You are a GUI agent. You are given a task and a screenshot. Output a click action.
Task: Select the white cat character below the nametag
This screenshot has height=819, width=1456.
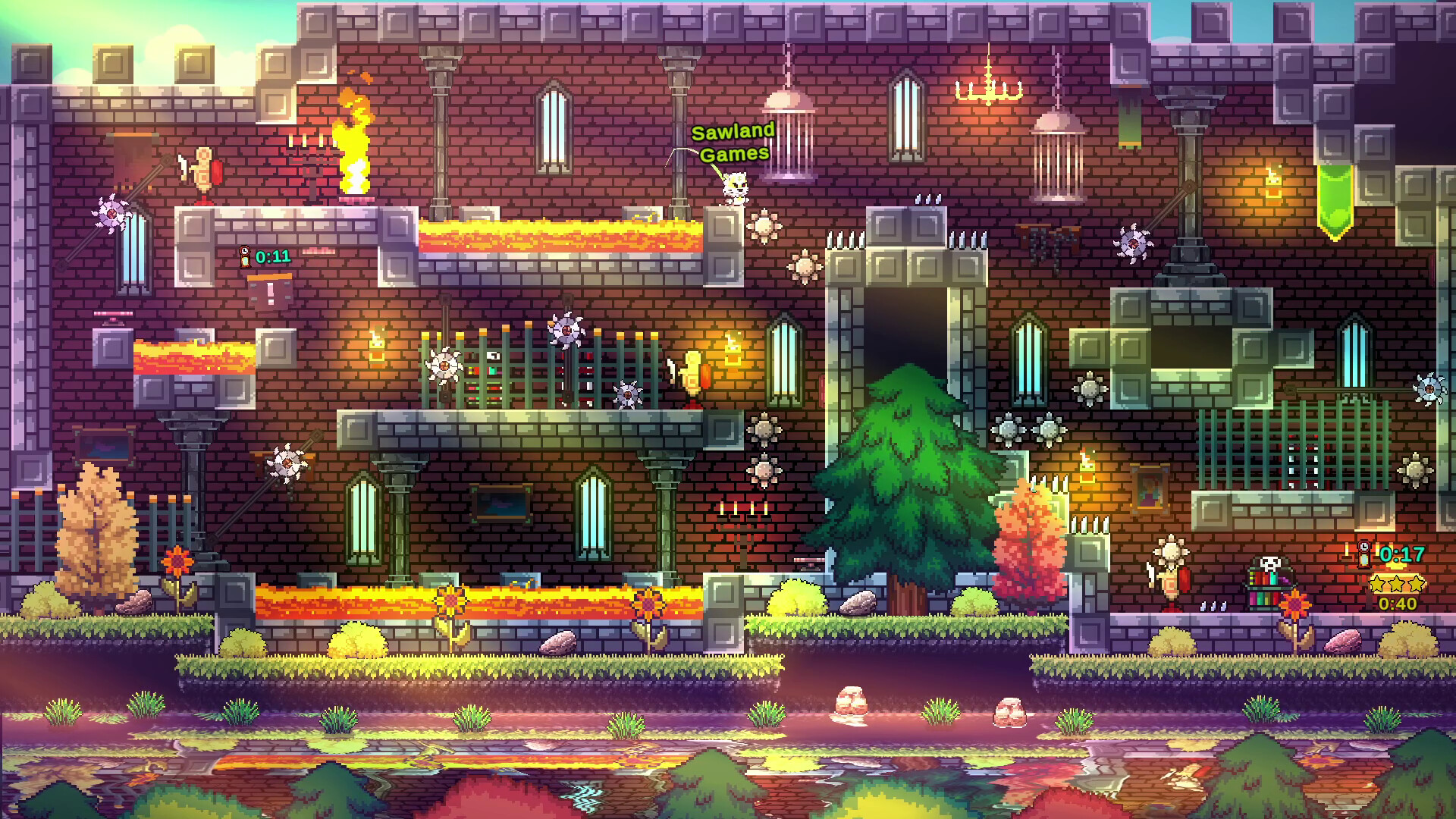pyautogui.click(x=734, y=186)
